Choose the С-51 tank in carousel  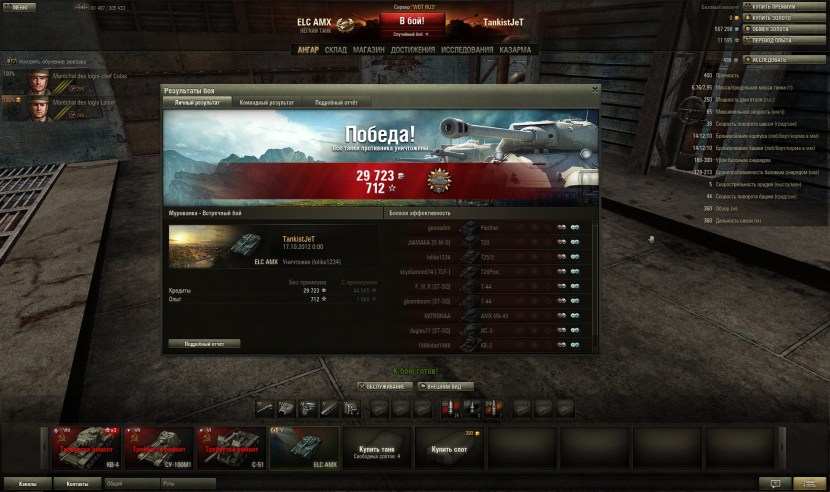coord(231,447)
